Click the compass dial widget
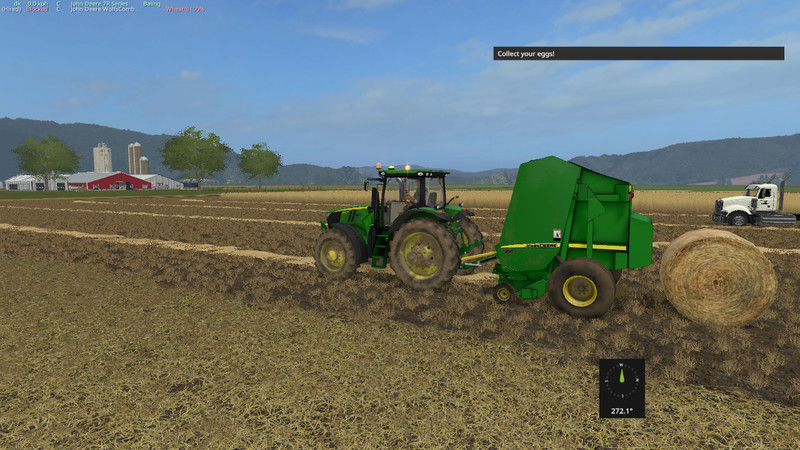Viewport: 800px width, 450px height. click(x=622, y=379)
